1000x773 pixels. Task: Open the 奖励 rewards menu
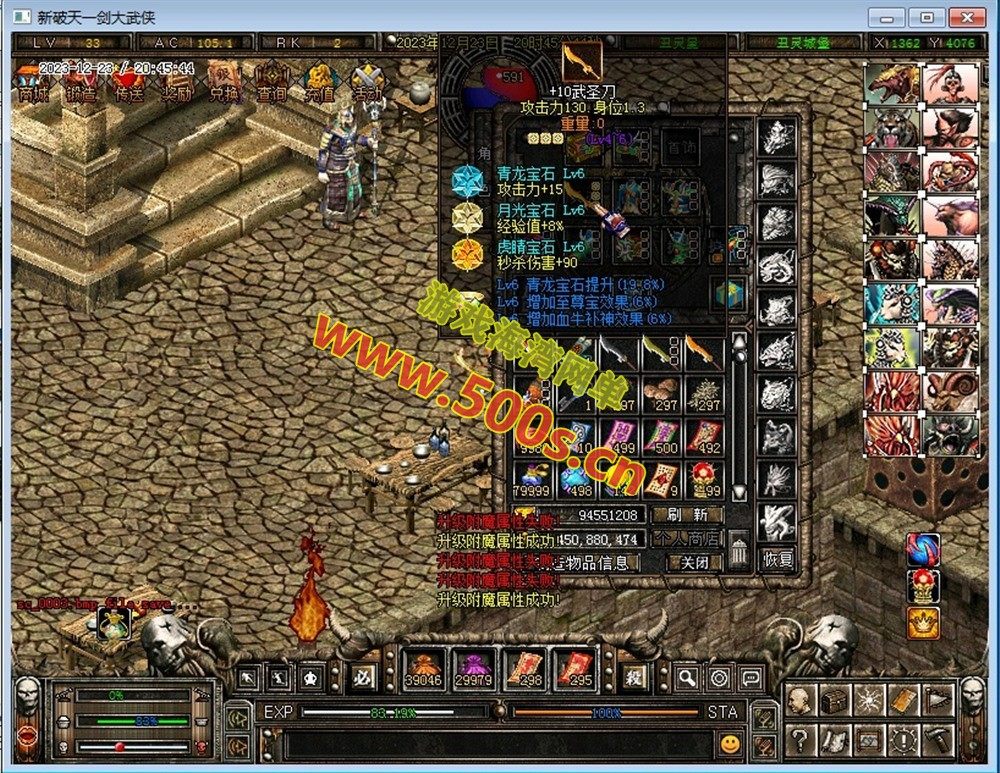click(x=177, y=82)
